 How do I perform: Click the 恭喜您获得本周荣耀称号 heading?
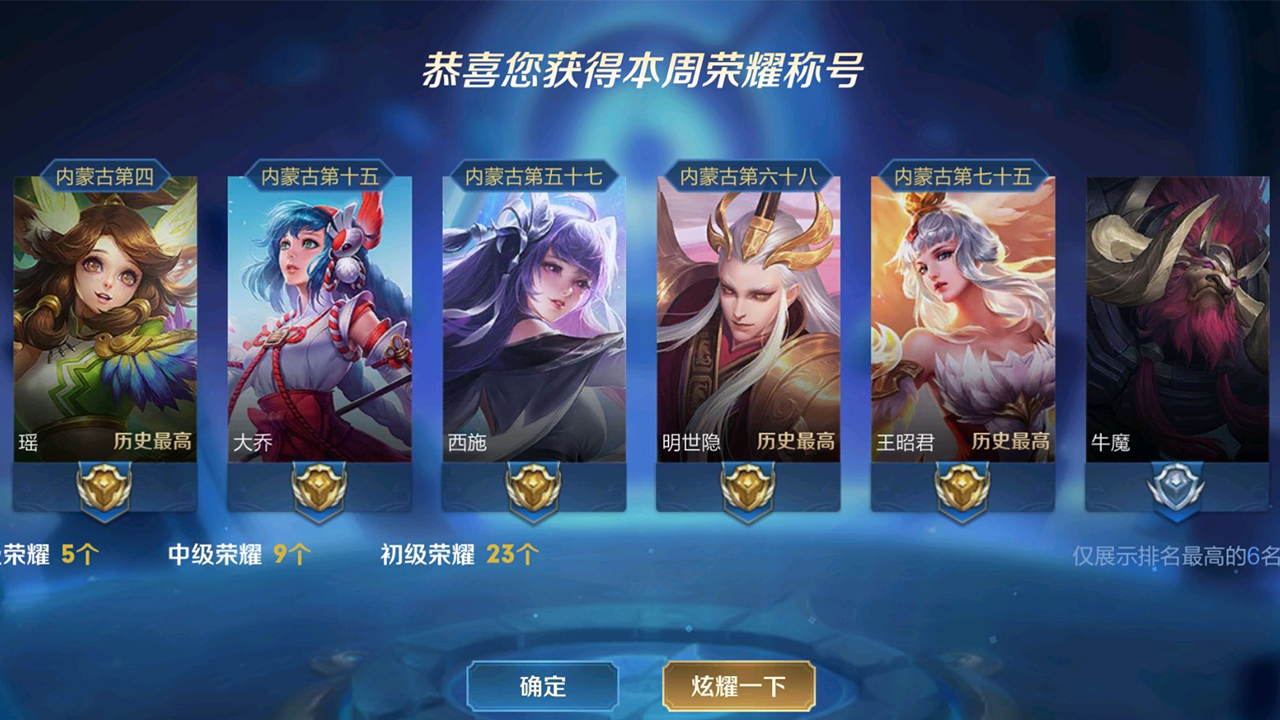click(640, 63)
